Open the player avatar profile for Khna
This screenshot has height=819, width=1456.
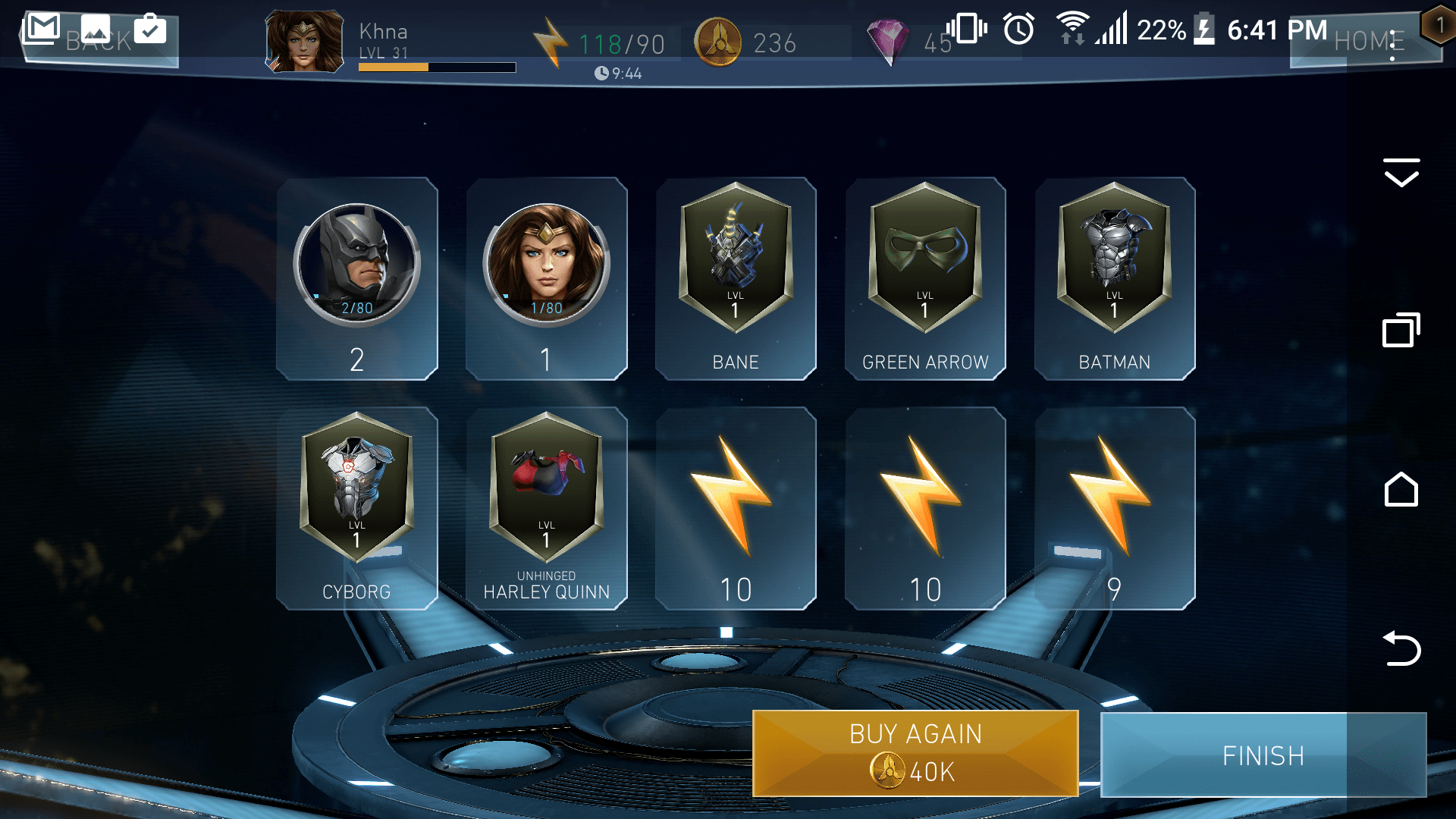pos(303,42)
